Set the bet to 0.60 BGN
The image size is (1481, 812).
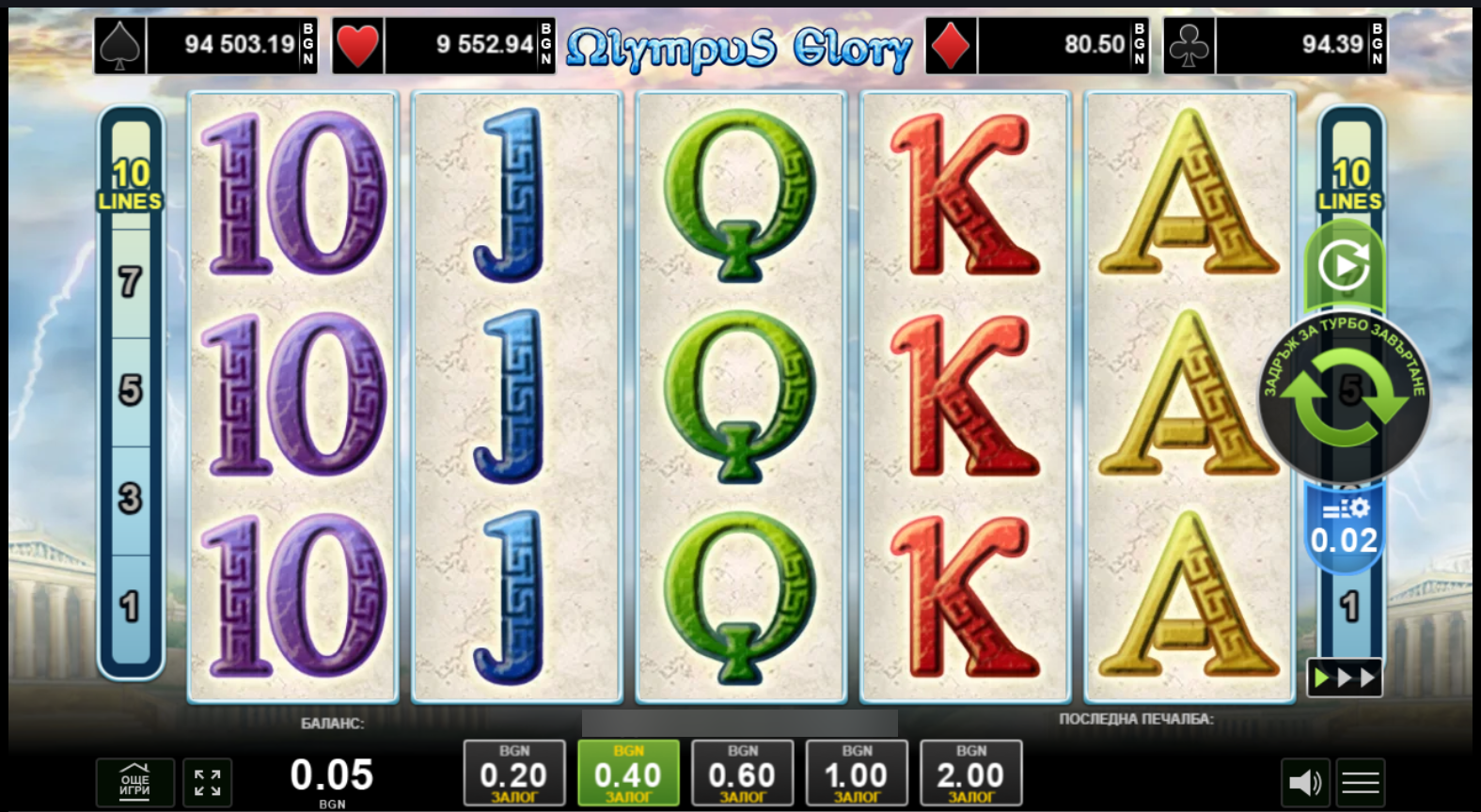tap(742, 773)
